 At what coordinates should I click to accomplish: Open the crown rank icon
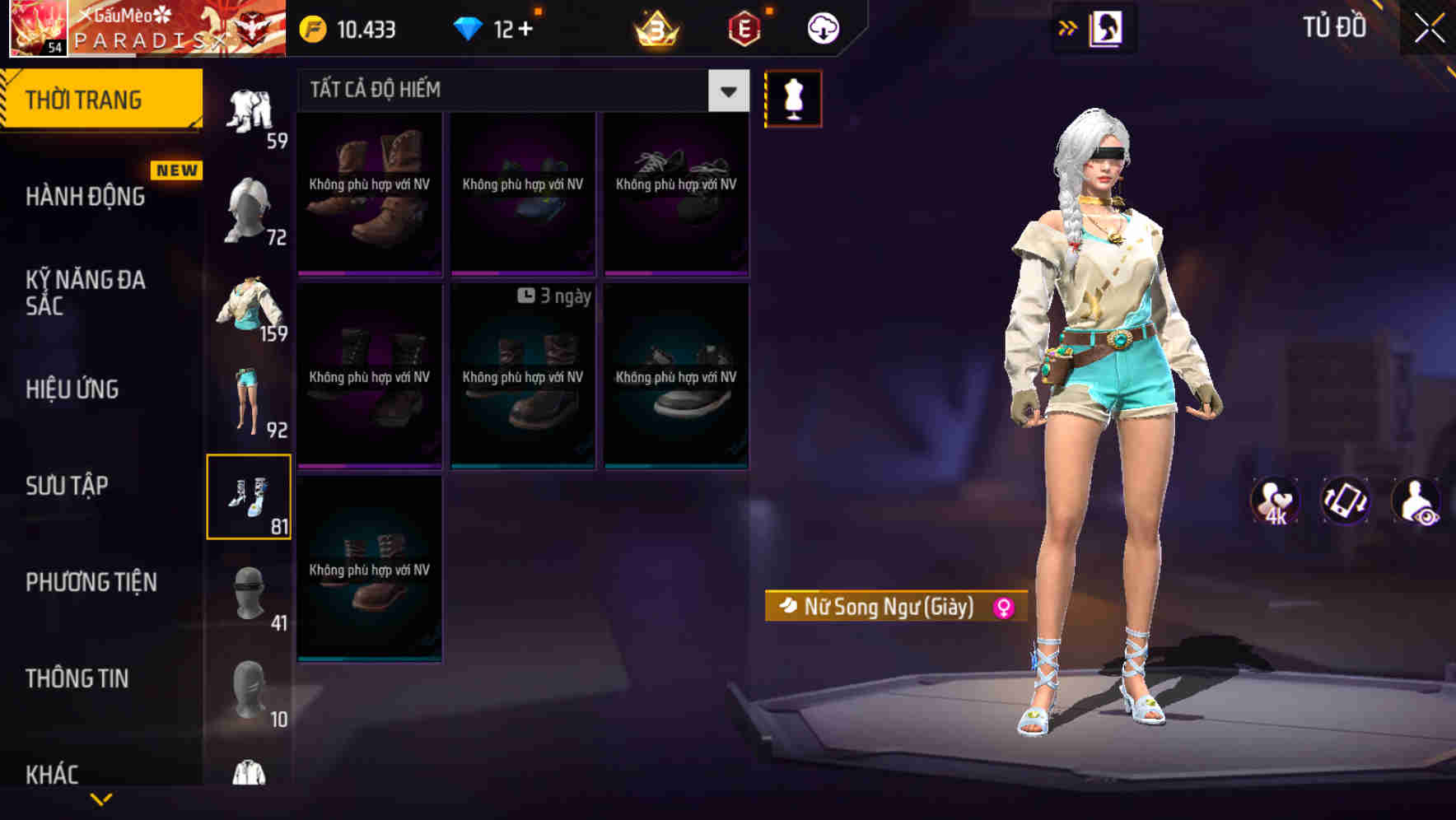pyautogui.click(x=653, y=27)
